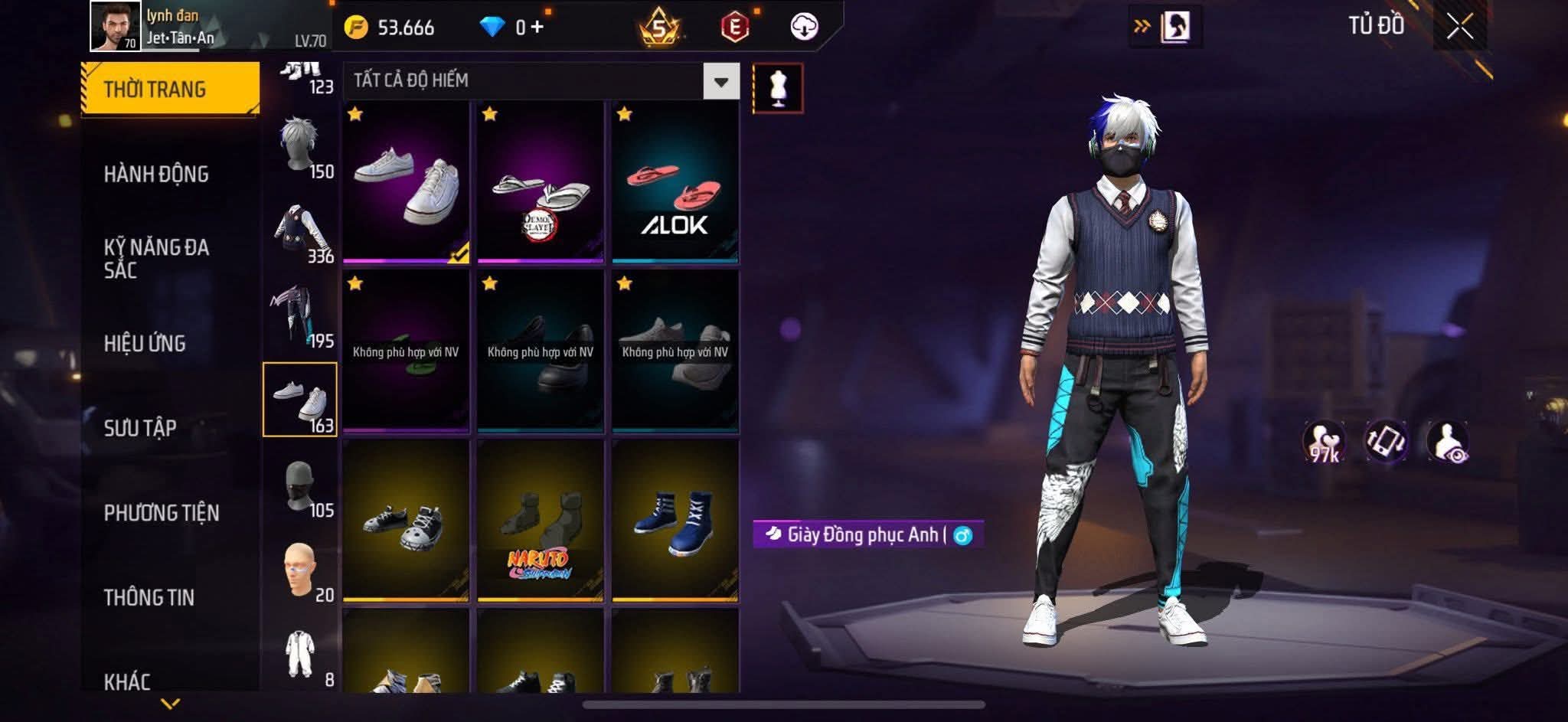The height and width of the screenshot is (722, 1568).
Task: Switch to the Hành Động tab
Action: 158,175
